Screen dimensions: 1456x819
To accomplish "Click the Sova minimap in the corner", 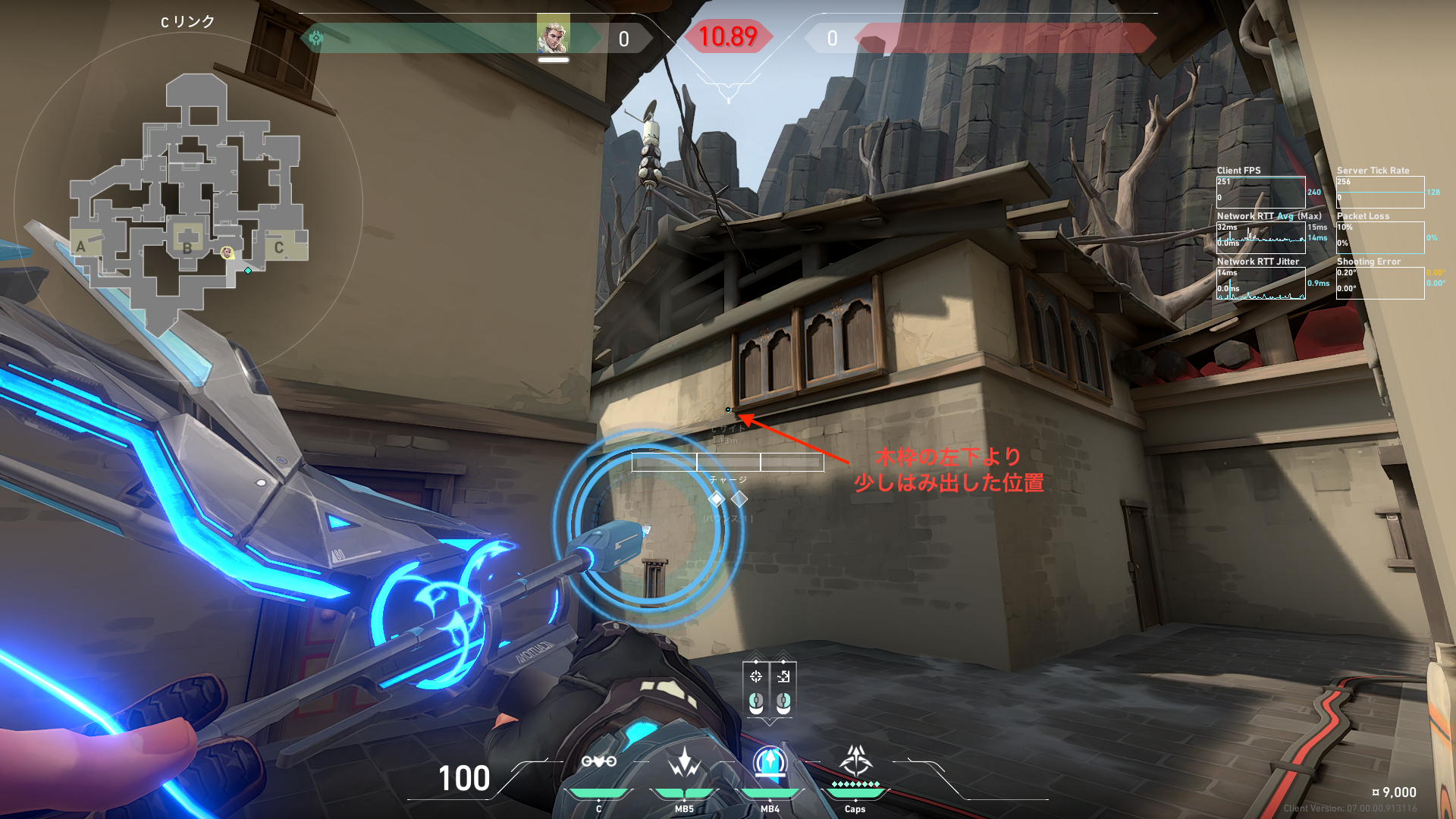I will (188, 205).
